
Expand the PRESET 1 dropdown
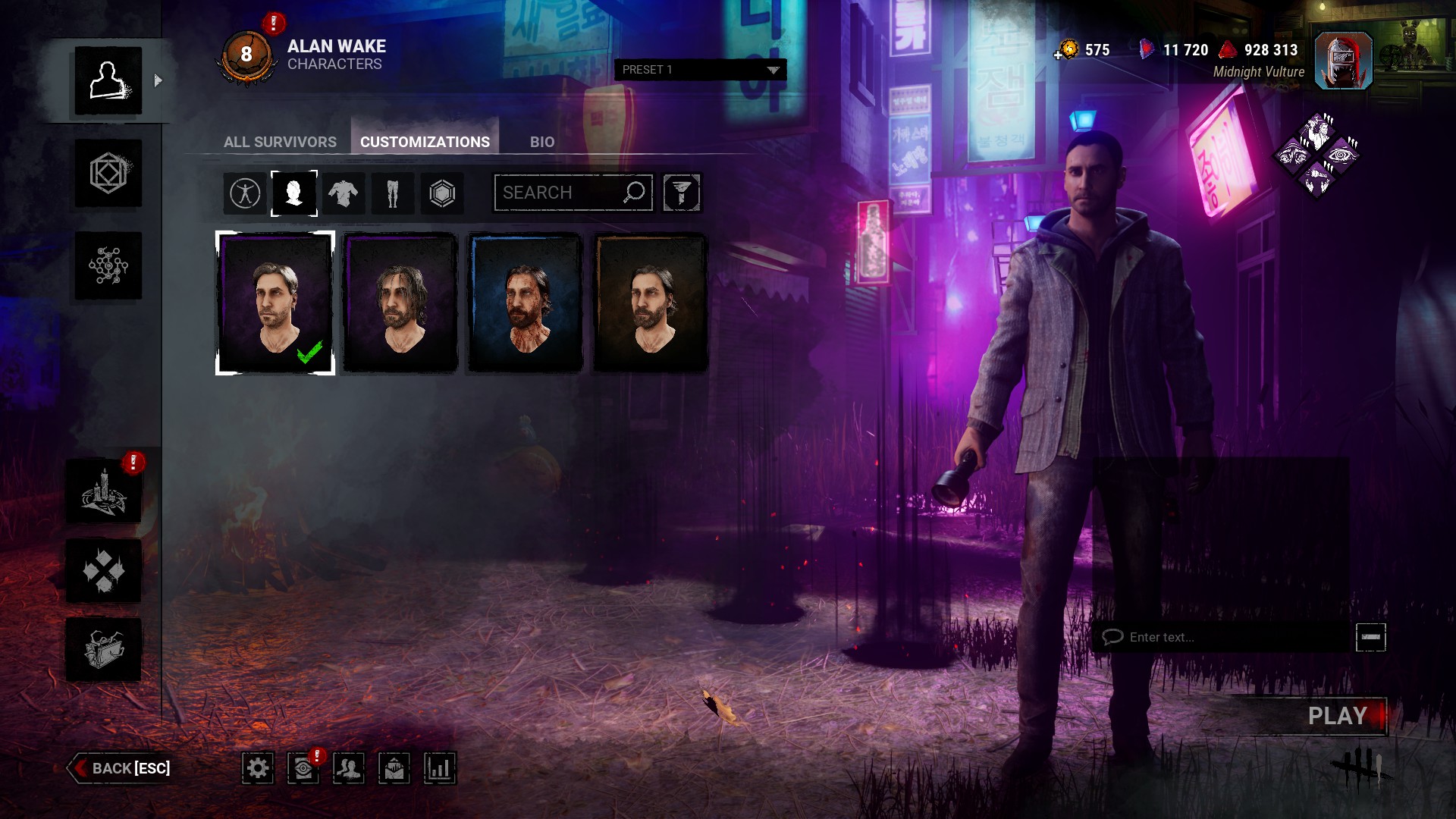tap(700, 70)
